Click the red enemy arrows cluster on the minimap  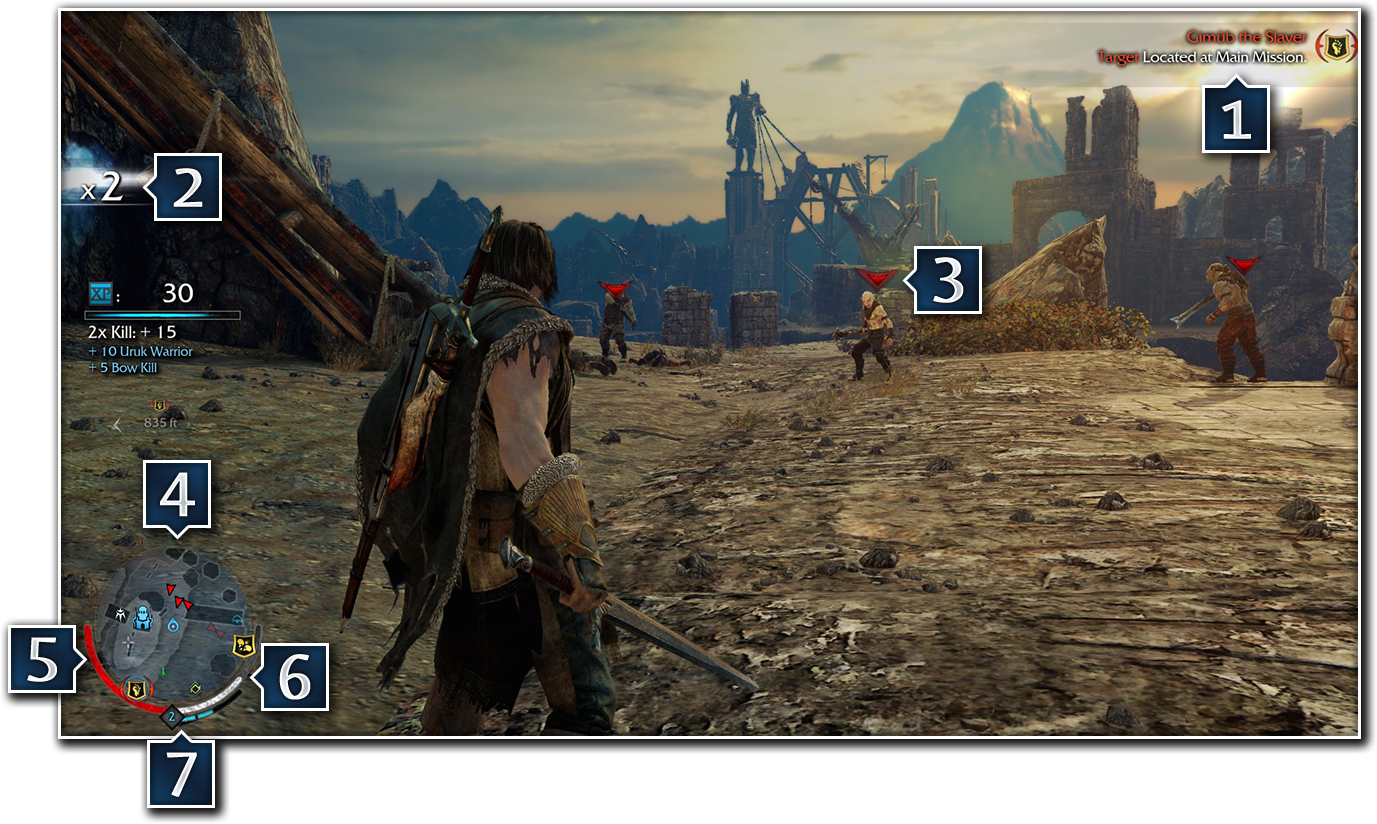tap(181, 600)
